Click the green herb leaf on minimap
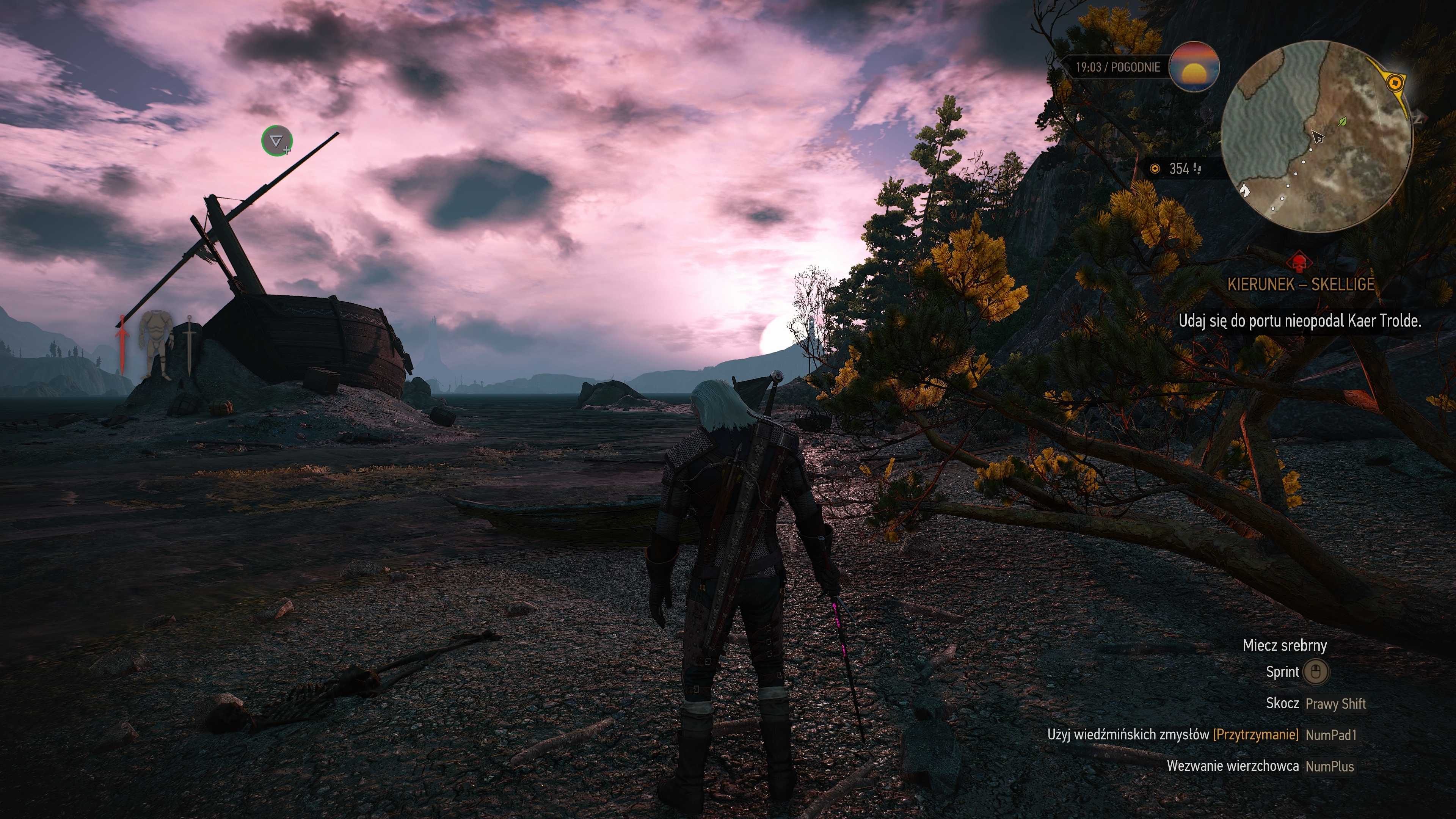Image resolution: width=1456 pixels, height=819 pixels. click(1343, 121)
